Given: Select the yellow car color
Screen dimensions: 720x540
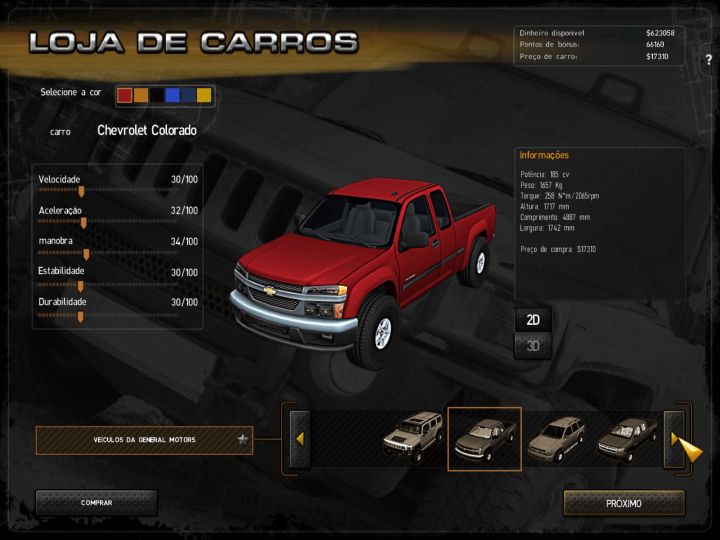Looking at the screenshot, I should click(205, 95).
